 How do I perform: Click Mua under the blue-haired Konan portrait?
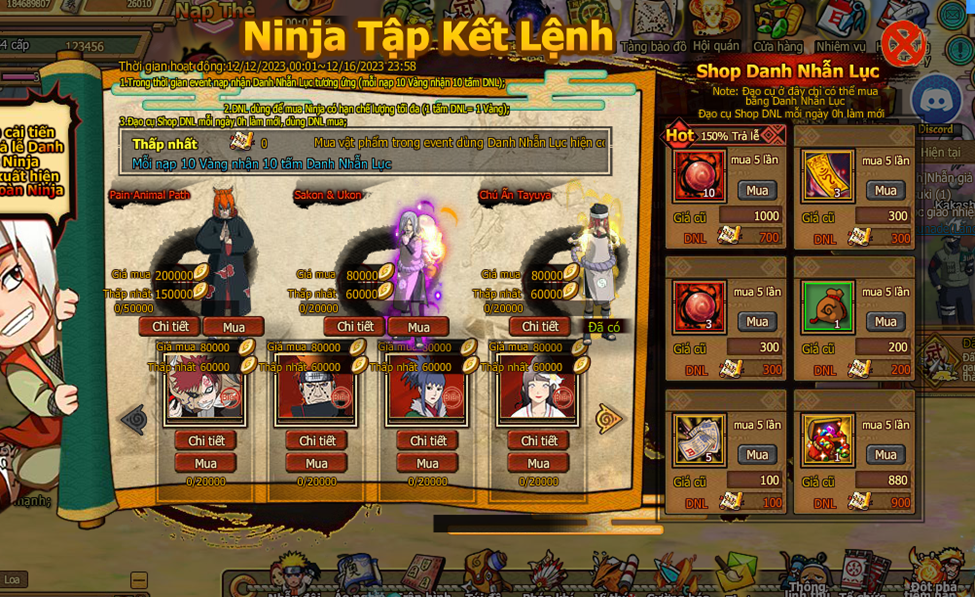tap(428, 464)
